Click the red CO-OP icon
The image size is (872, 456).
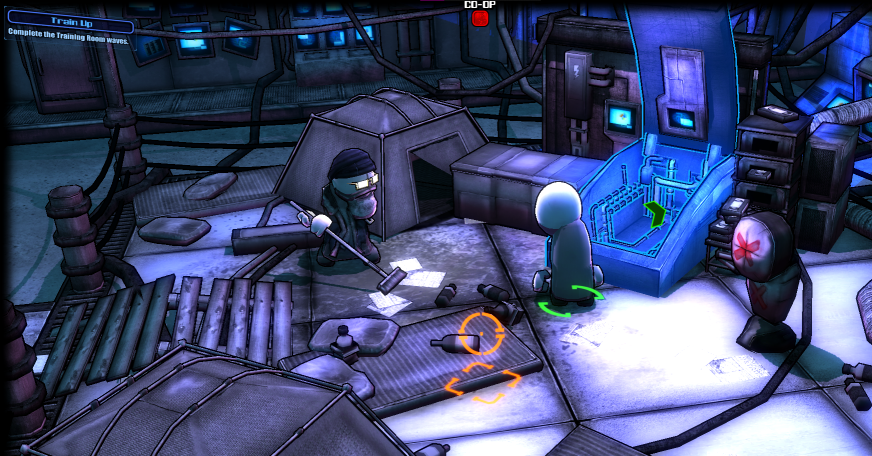(x=480, y=17)
